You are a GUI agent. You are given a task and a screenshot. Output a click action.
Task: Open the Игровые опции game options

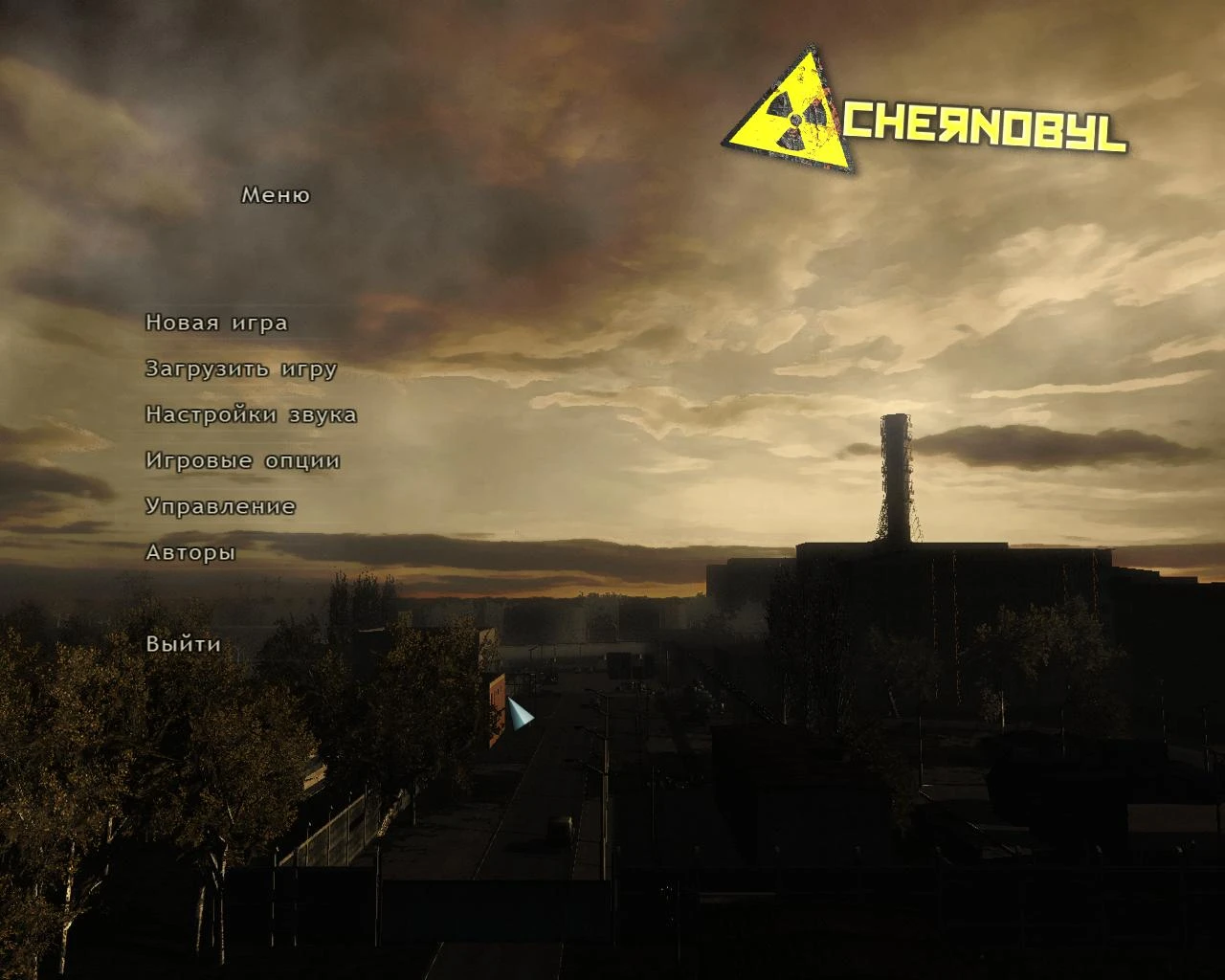[x=242, y=460]
